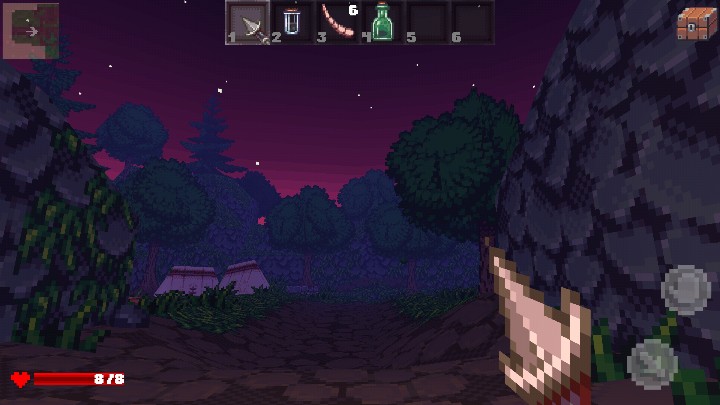Open the minimap
720x405 pixels.
30,31
